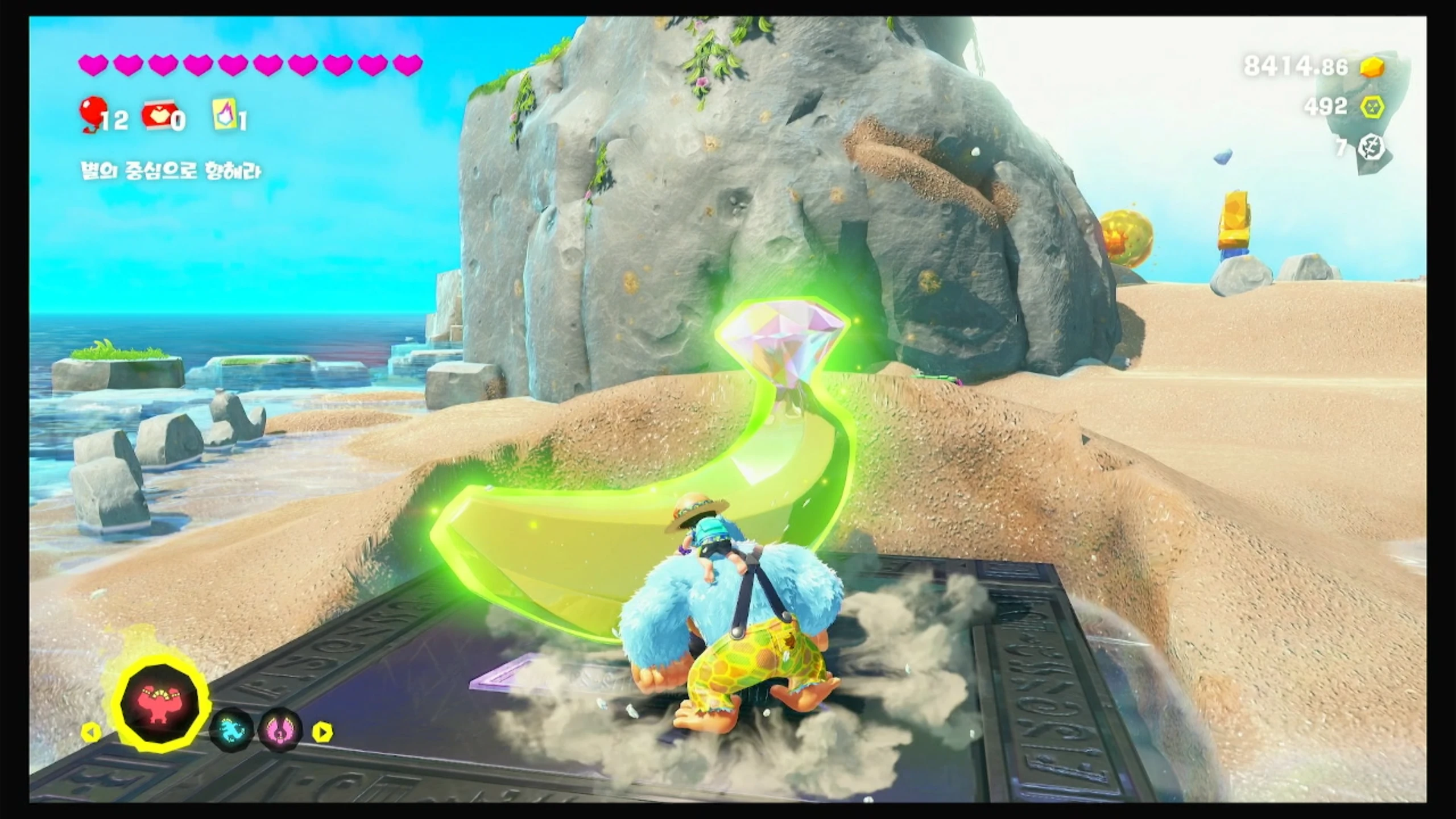Use the red heart juice can item
The image size is (1456, 819).
157,117
